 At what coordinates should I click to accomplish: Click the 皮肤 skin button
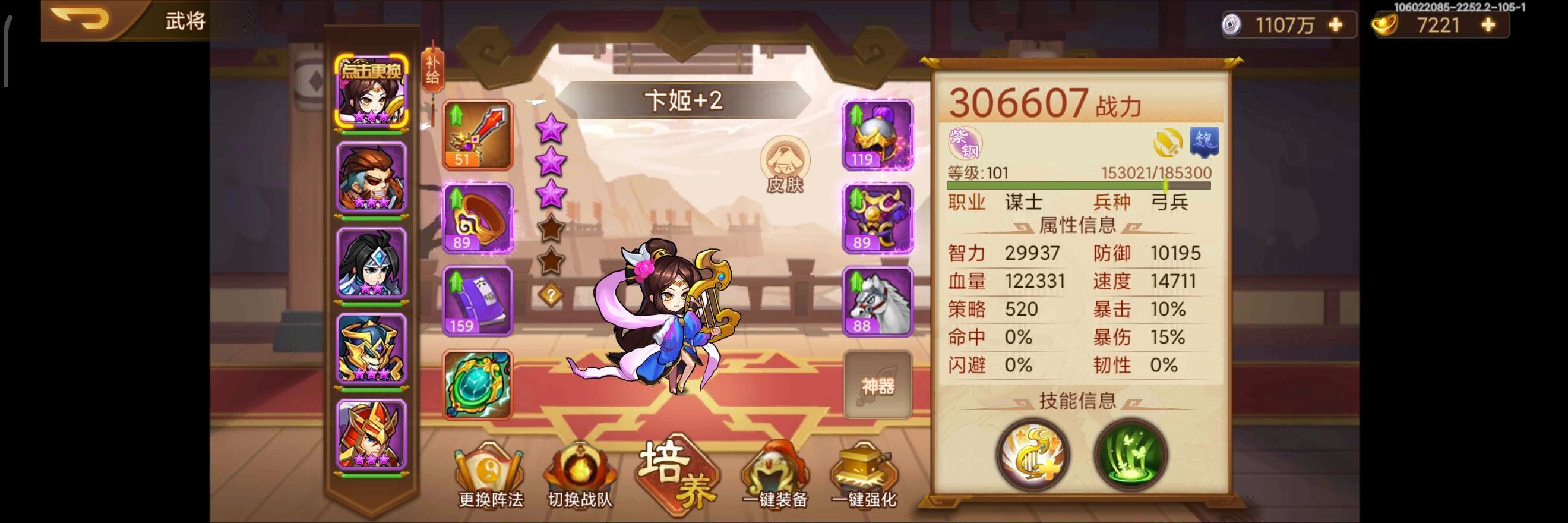[x=785, y=165]
